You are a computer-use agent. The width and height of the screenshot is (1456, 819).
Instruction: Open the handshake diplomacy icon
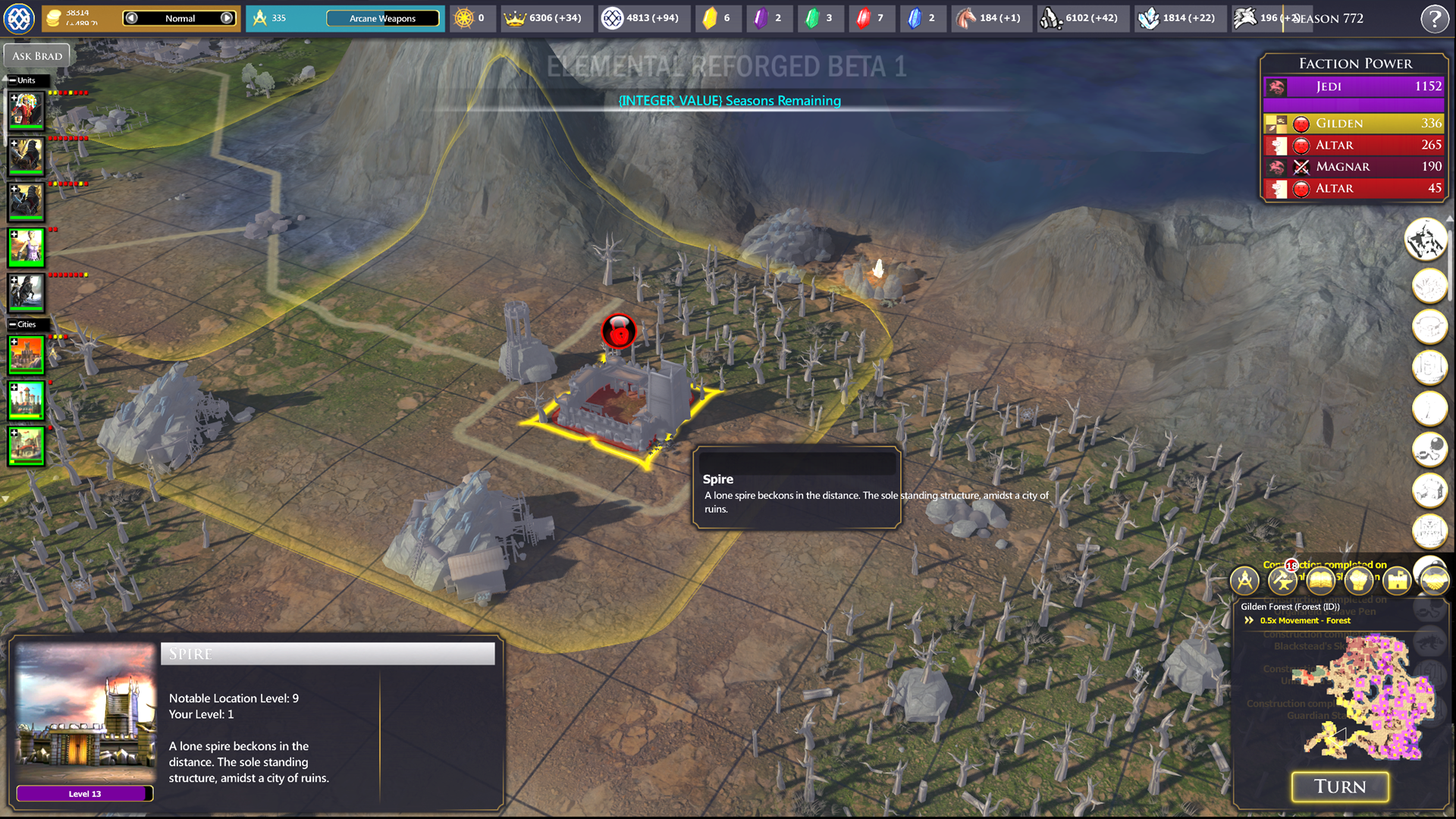(x=1434, y=581)
